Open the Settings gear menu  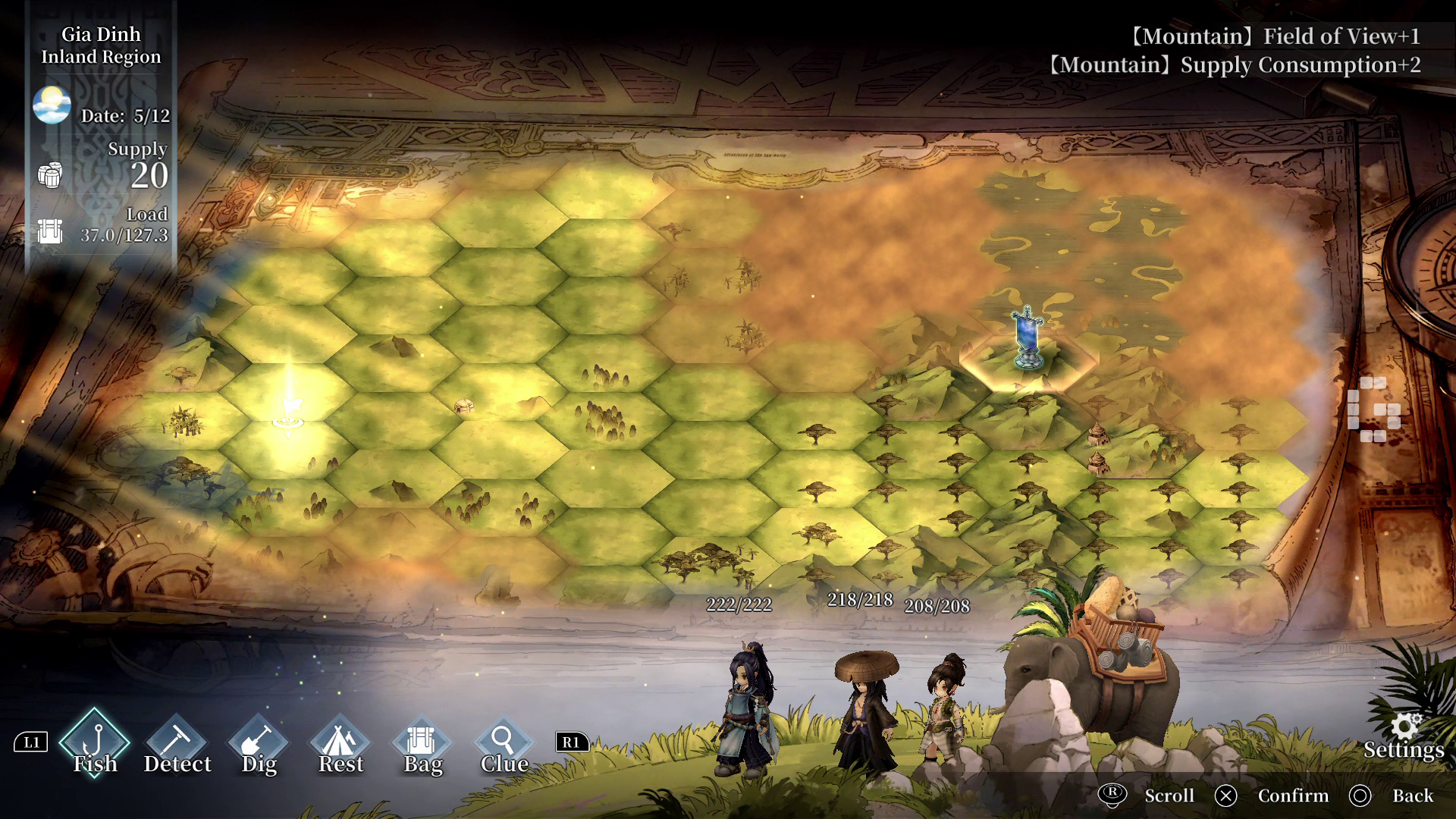coord(1404,736)
